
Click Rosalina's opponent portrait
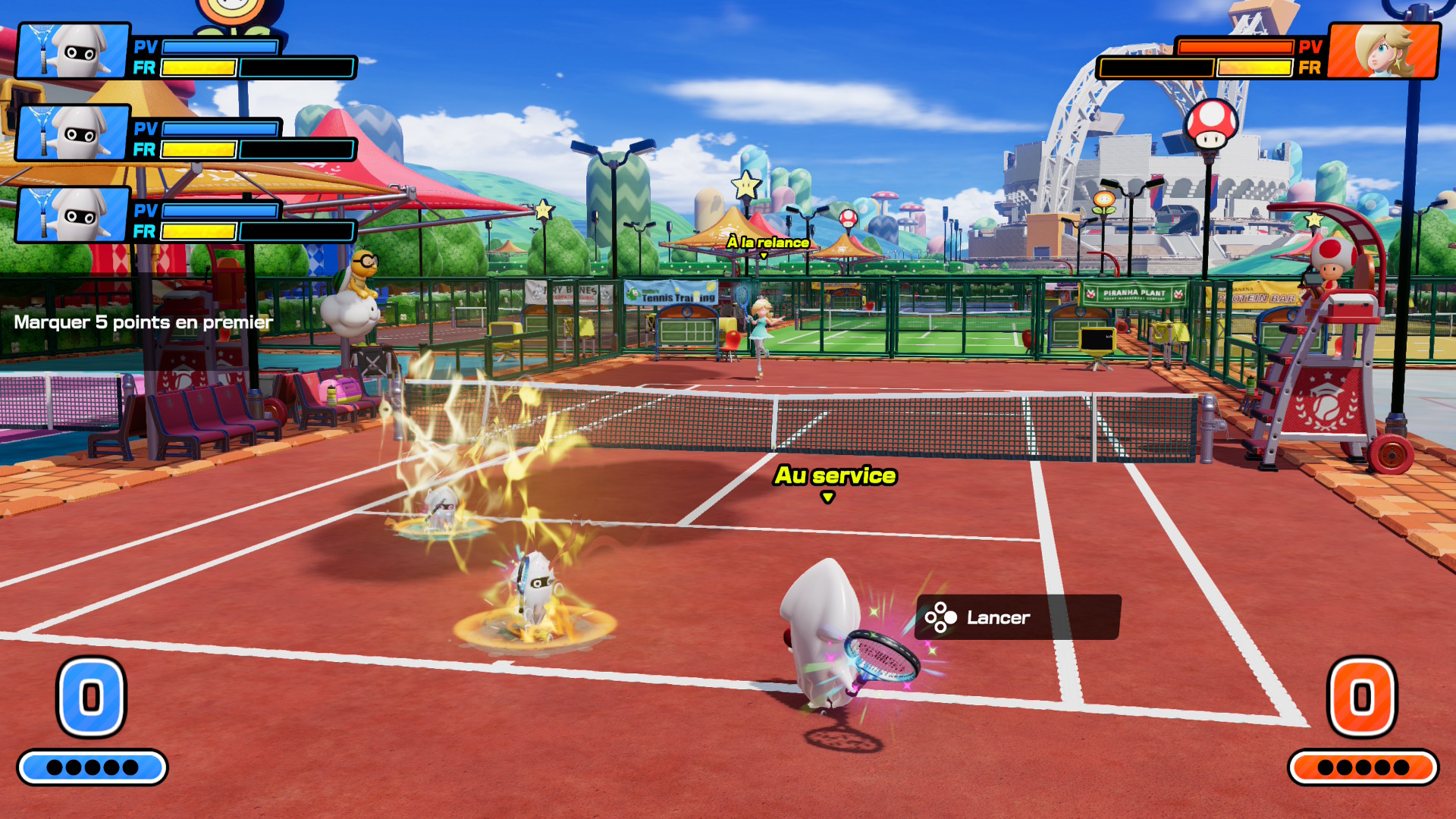pyautogui.click(x=1383, y=51)
